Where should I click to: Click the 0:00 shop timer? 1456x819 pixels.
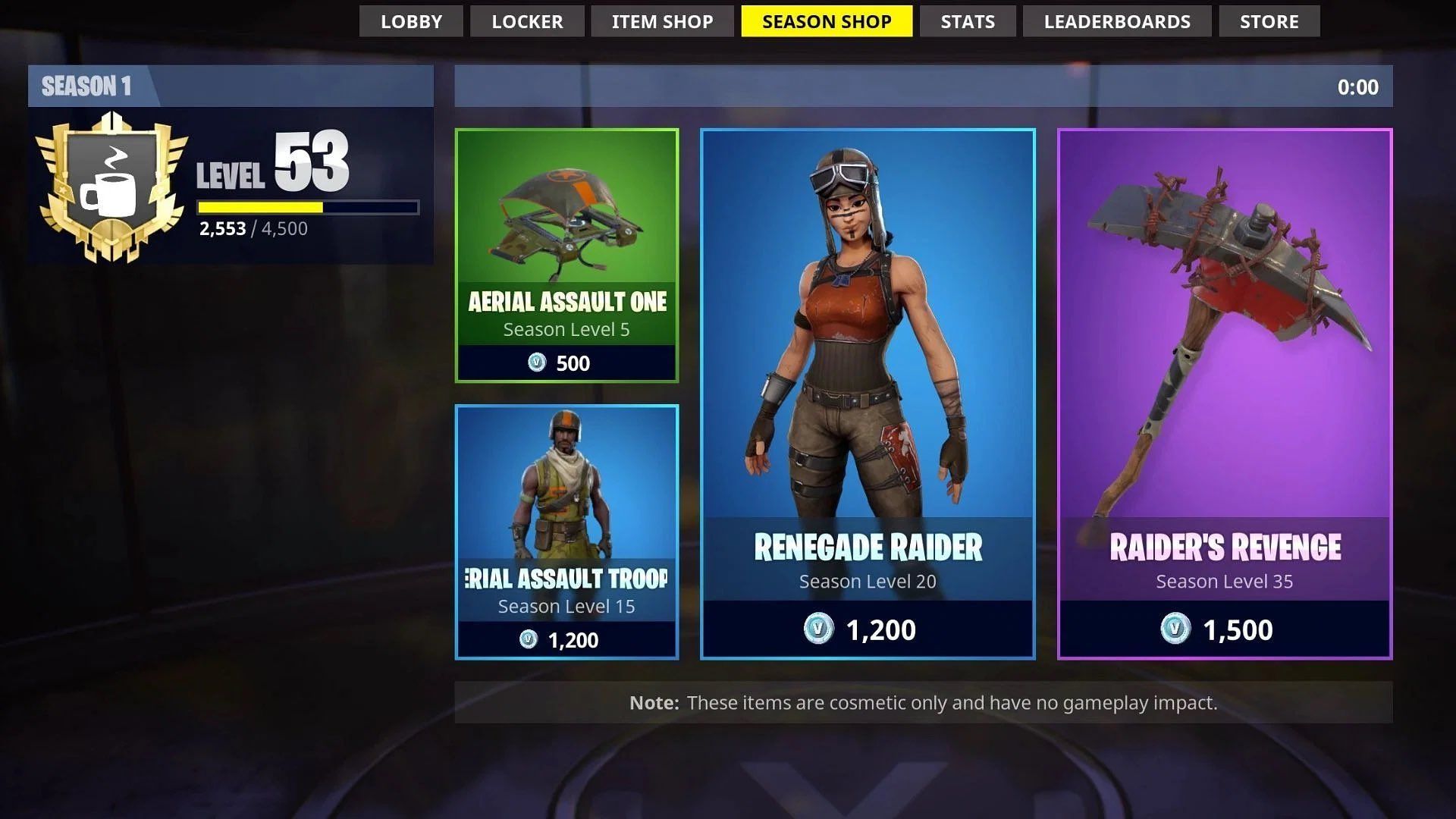(x=1357, y=86)
